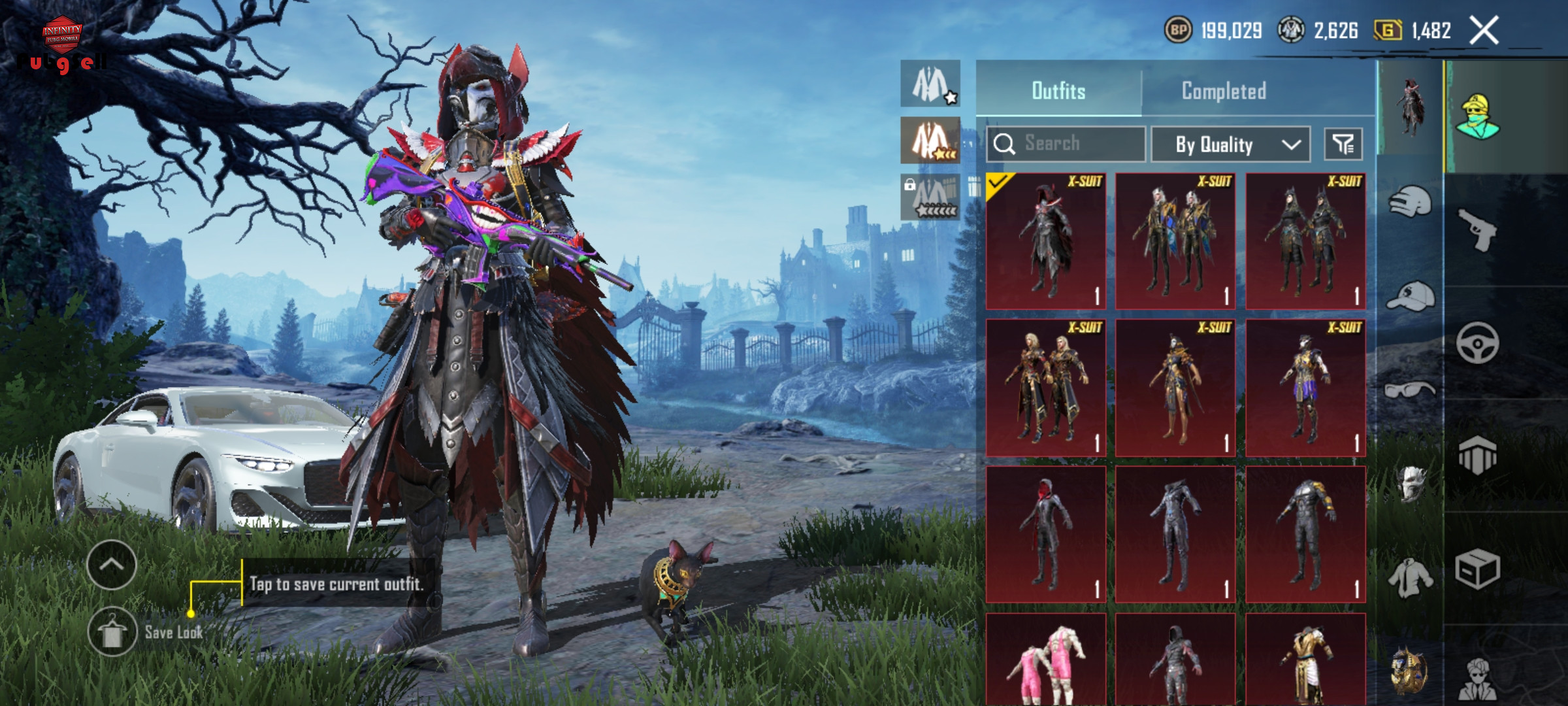The height and width of the screenshot is (706, 1568).
Task: Collapse the panel with the up-arrow button
Action: pyautogui.click(x=112, y=565)
